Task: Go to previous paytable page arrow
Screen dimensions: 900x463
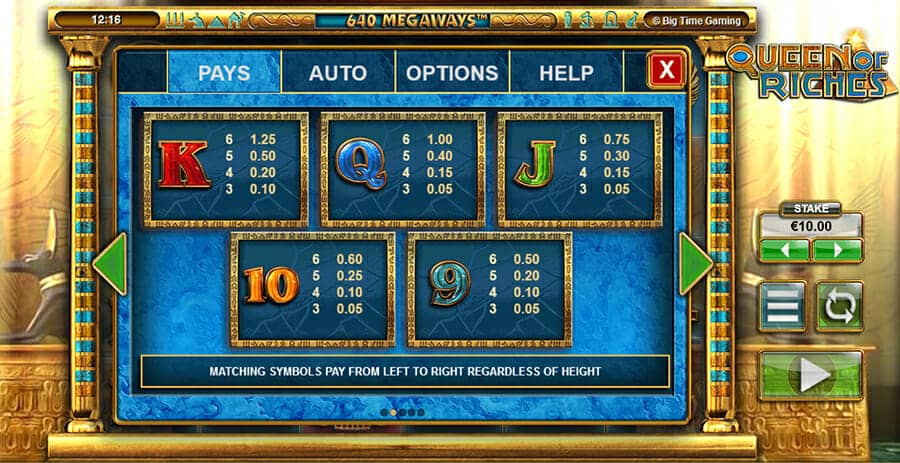Action: click(x=110, y=264)
